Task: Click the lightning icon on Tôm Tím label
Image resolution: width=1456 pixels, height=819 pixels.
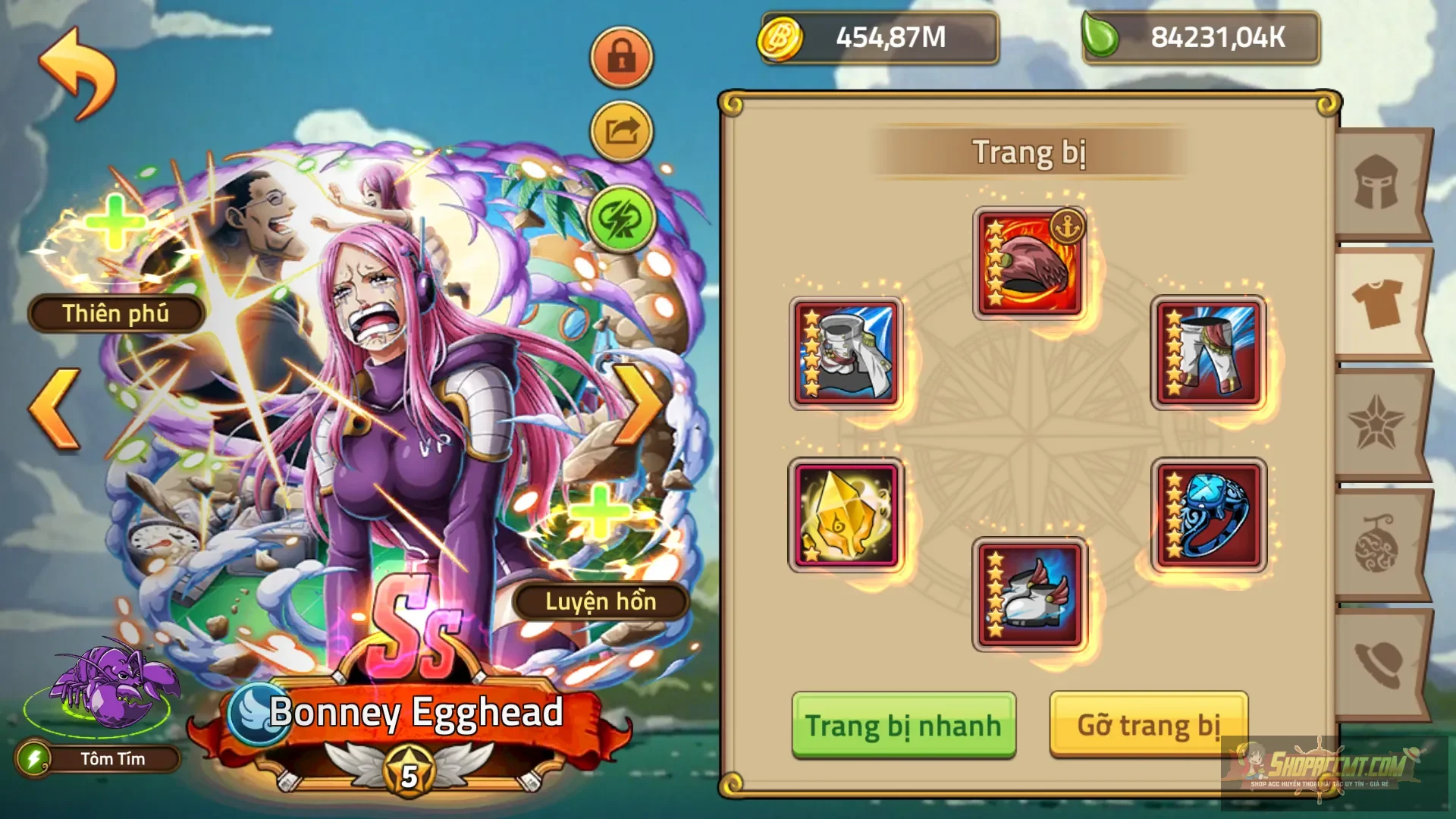Action: (x=34, y=758)
